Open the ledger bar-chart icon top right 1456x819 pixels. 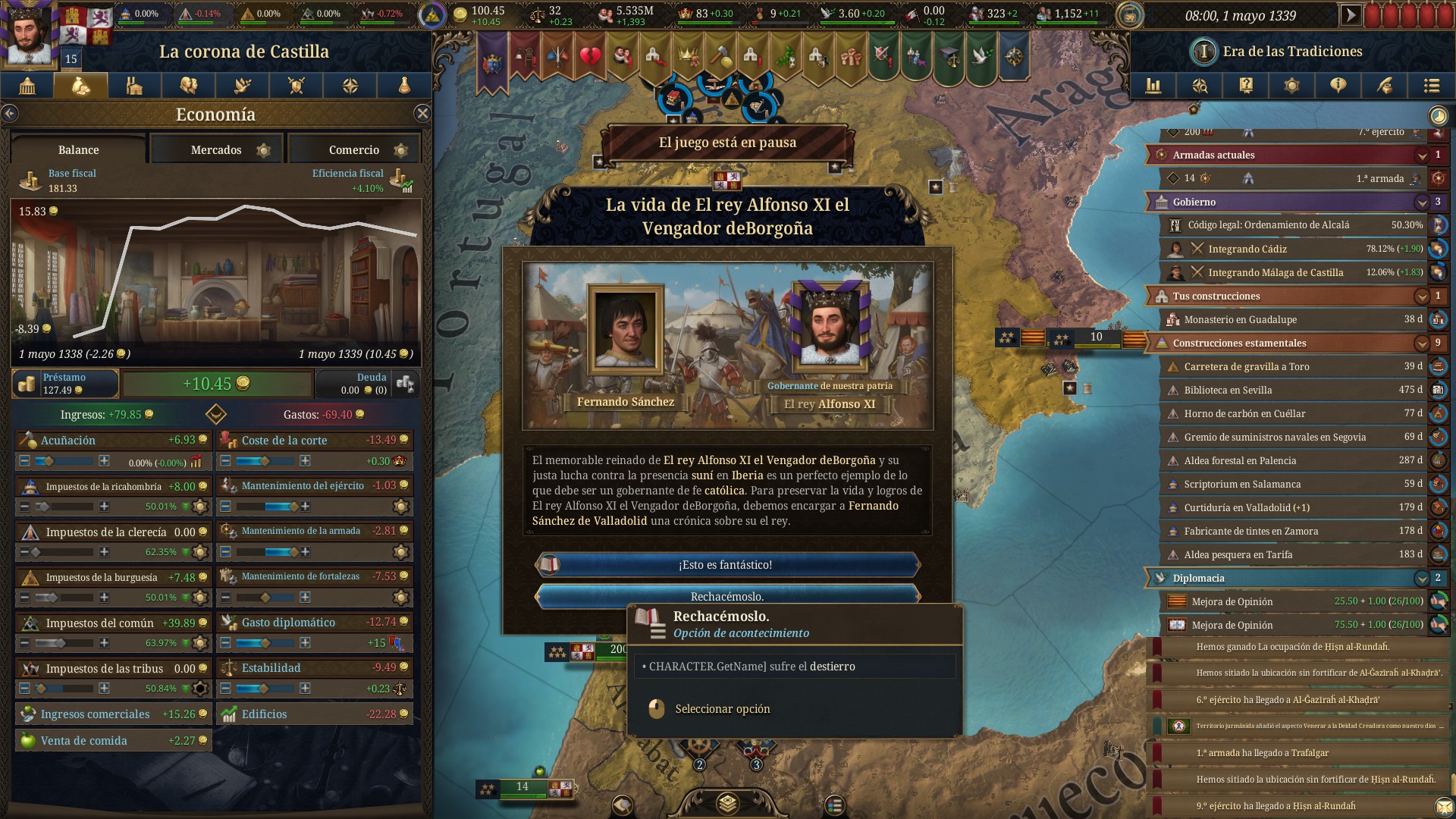[1154, 86]
